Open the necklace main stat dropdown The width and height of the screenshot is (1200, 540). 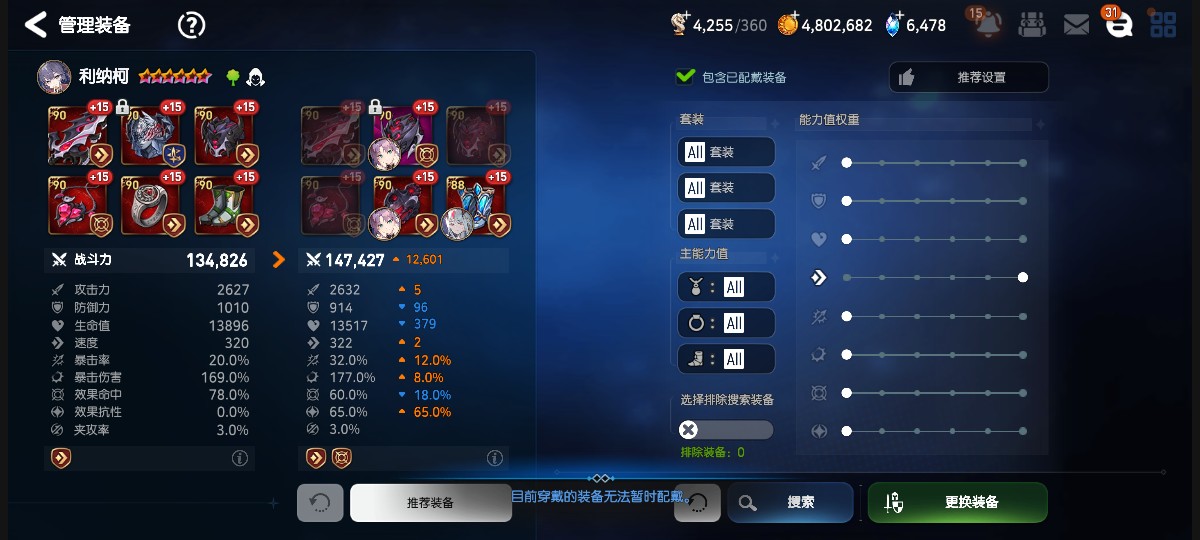click(x=726, y=287)
